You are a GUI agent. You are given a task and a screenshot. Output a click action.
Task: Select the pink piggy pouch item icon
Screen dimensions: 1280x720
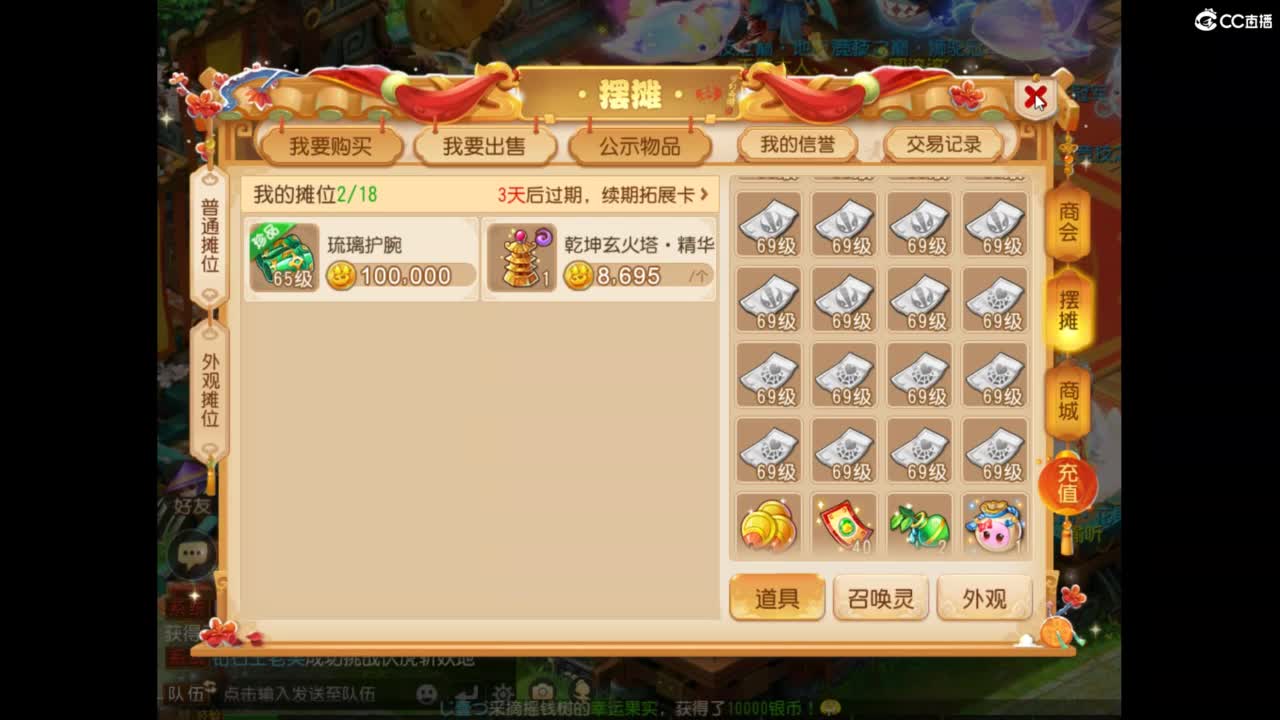tap(995, 524)
